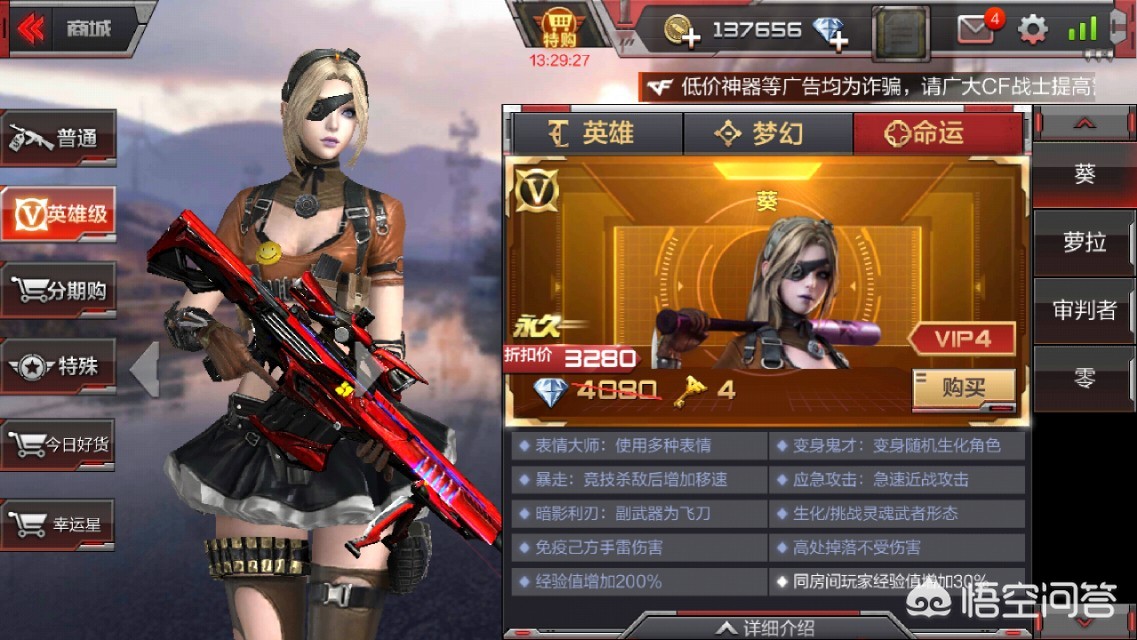
Task: Buy the character with 购买 button
Action: click(963, 388)
